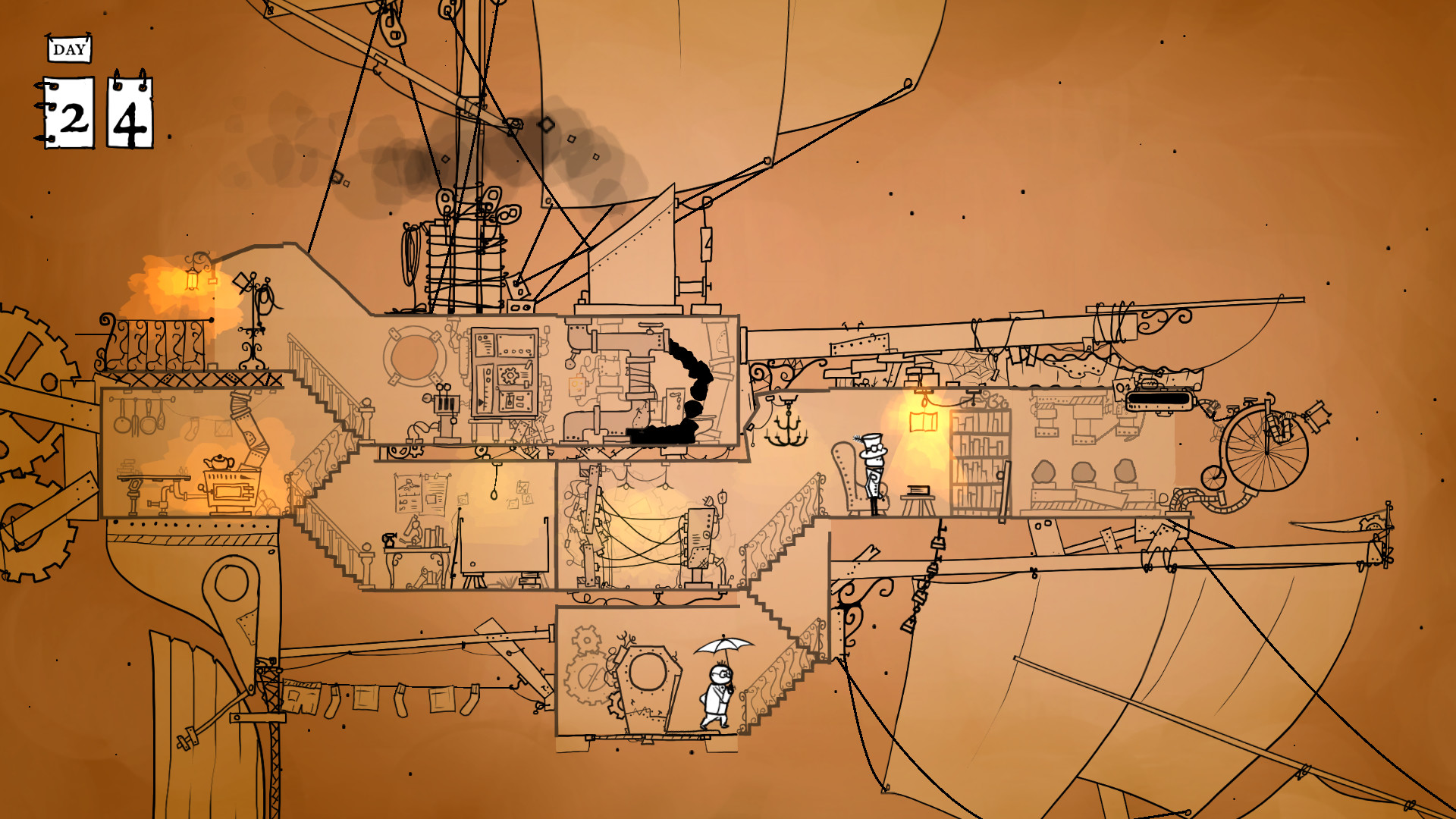
Task: Select the teapot steaming on the kitchen stove
Action: point(219,462)
